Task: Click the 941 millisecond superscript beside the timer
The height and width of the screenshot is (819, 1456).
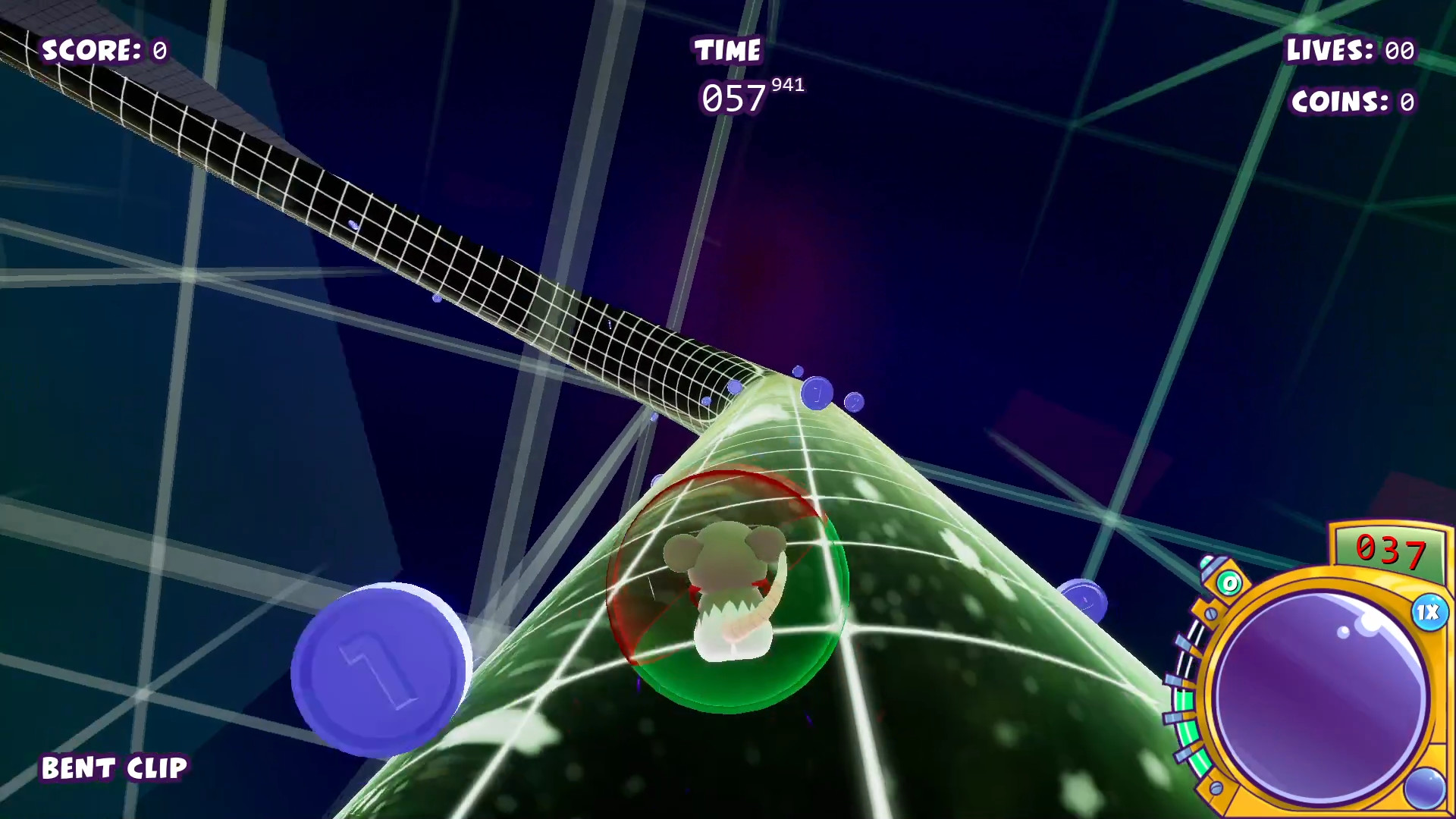Action: (786, 86)
